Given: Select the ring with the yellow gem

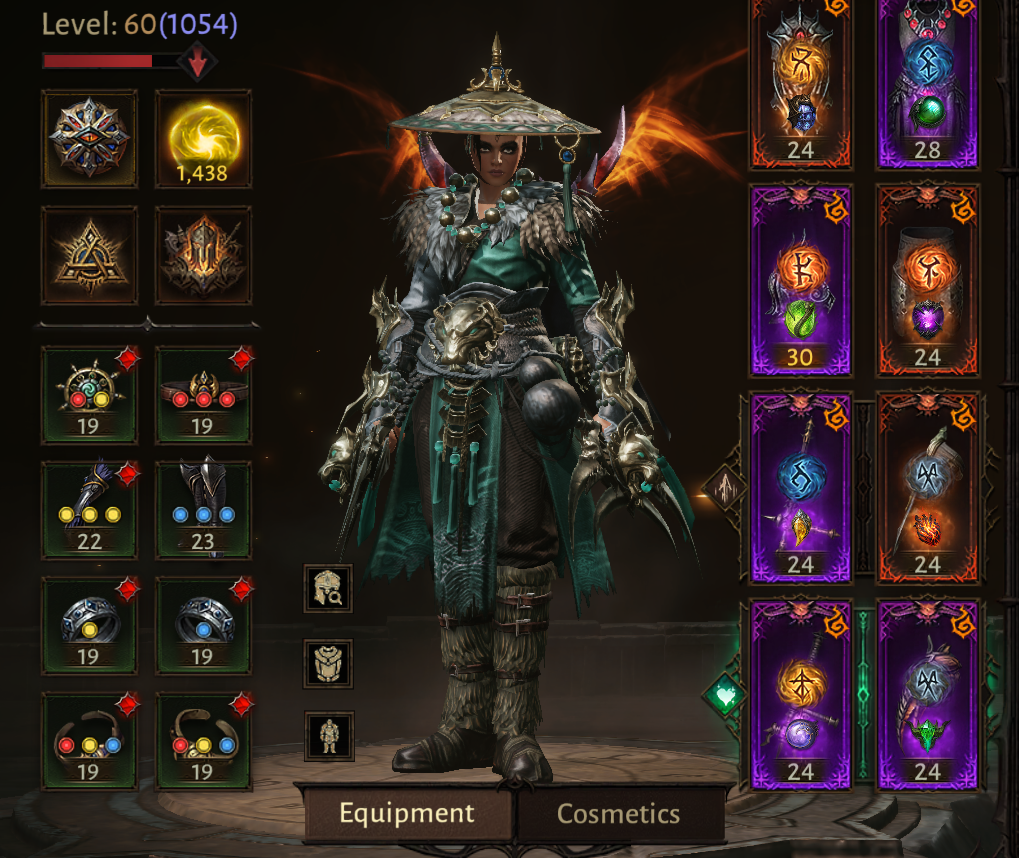Looking at the screenshot, I should pyautogui.click(x=89, y=624).
